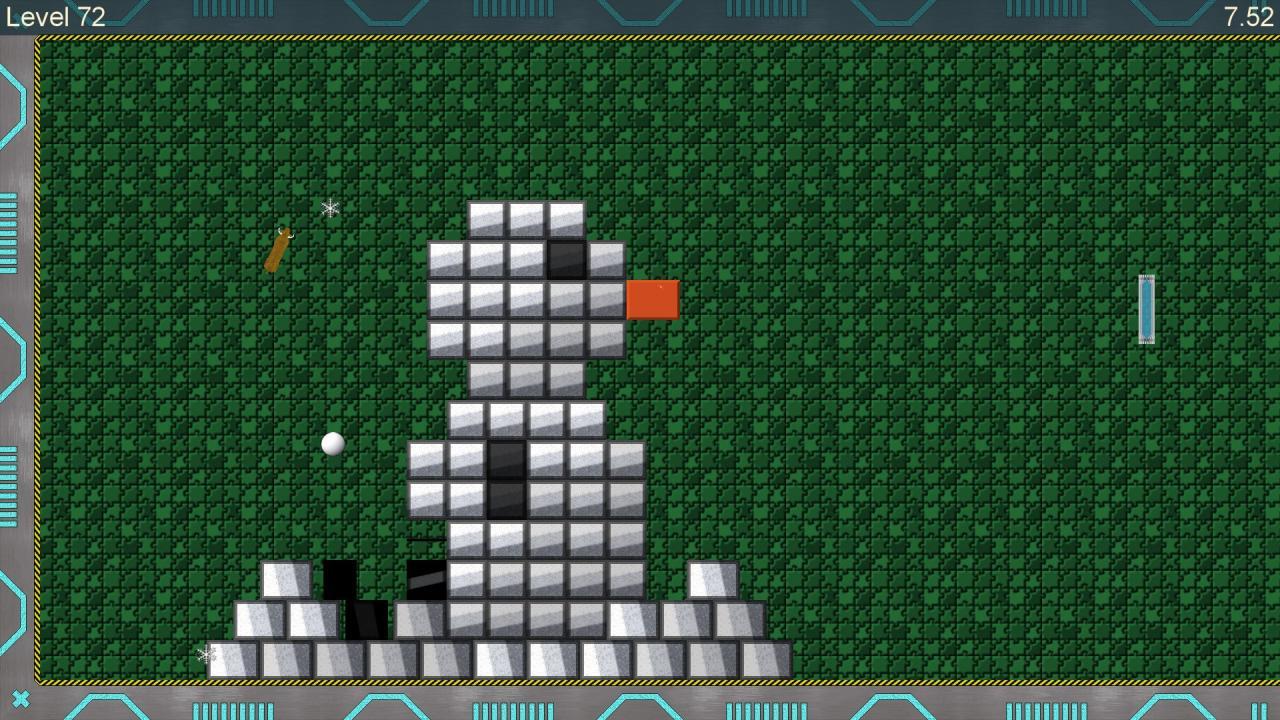1280x720 pixels.
Task: Click the brick at the snowman's chin
Action: [x=525, y=378]
